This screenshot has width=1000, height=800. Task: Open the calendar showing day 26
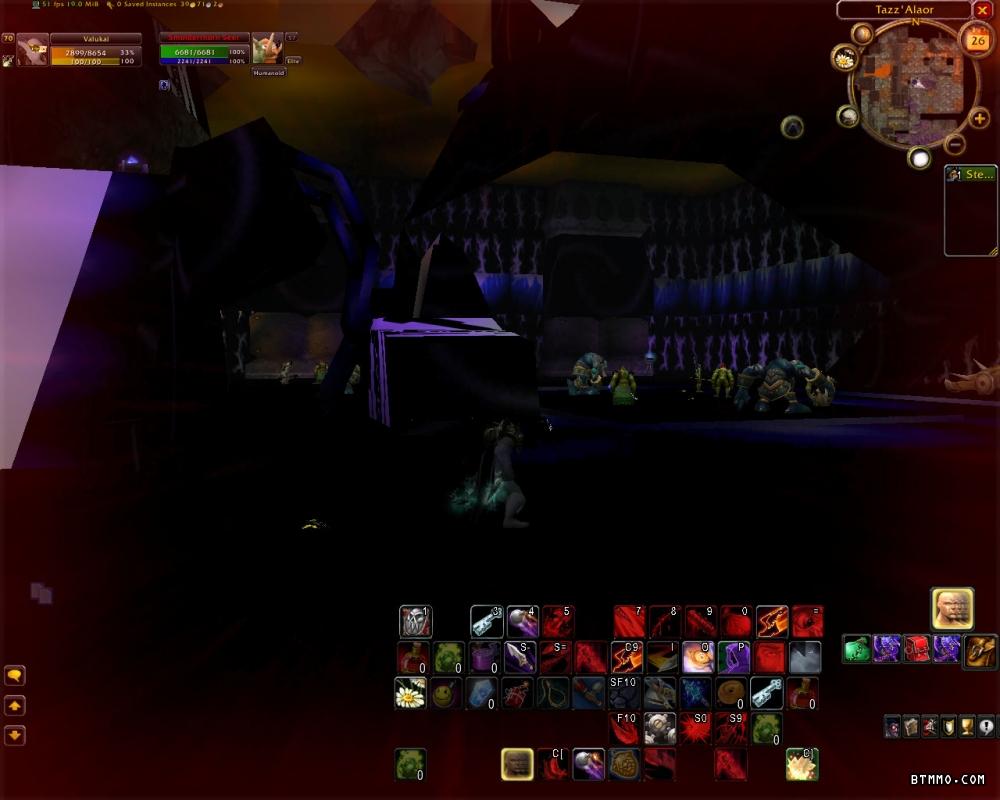(975, 39)
